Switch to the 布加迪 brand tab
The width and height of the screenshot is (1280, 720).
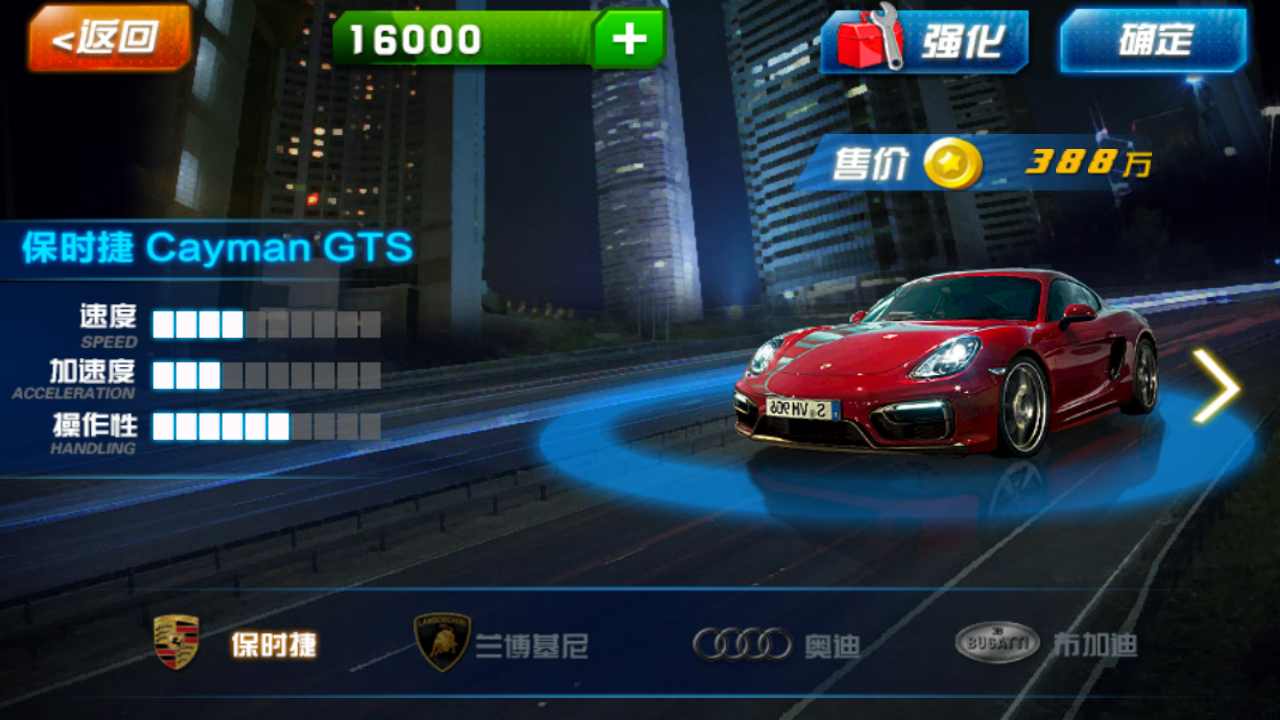(x=1097, y=643)
